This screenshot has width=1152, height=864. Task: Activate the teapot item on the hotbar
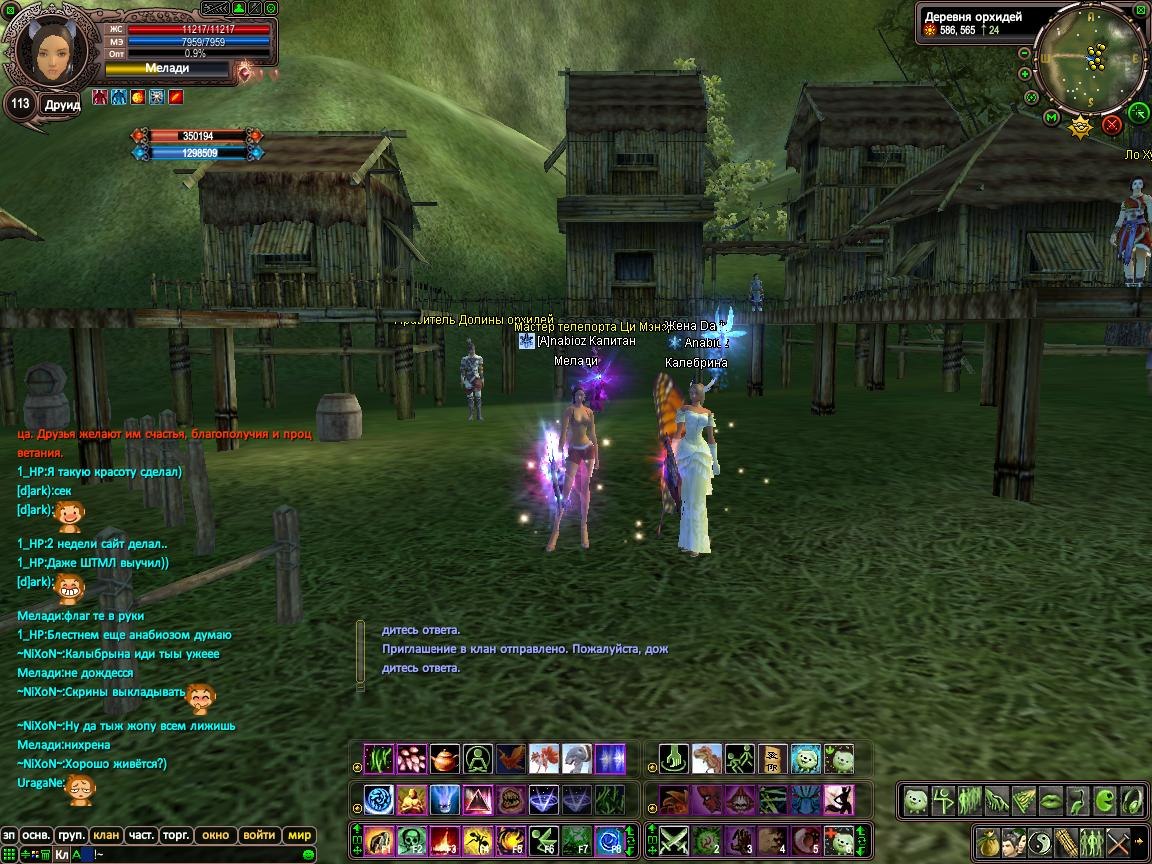tap(445, 759)
